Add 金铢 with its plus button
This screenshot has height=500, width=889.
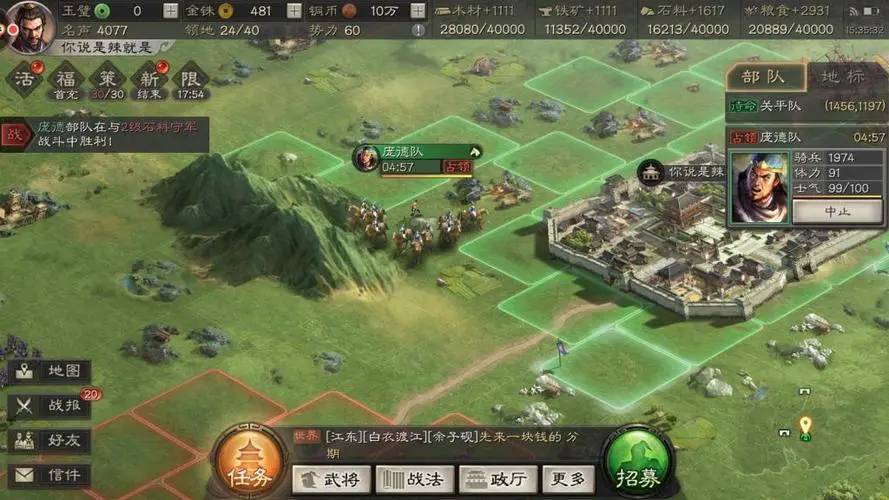click(294, 11)
